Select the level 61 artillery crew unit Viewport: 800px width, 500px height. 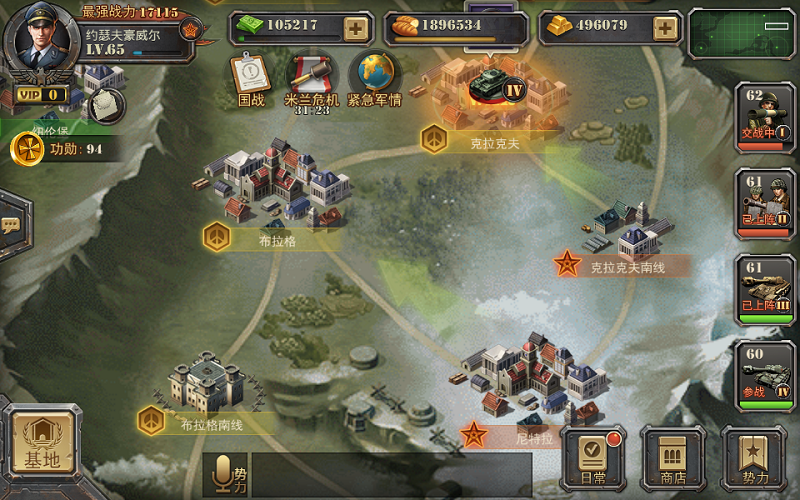click(765, 204)
